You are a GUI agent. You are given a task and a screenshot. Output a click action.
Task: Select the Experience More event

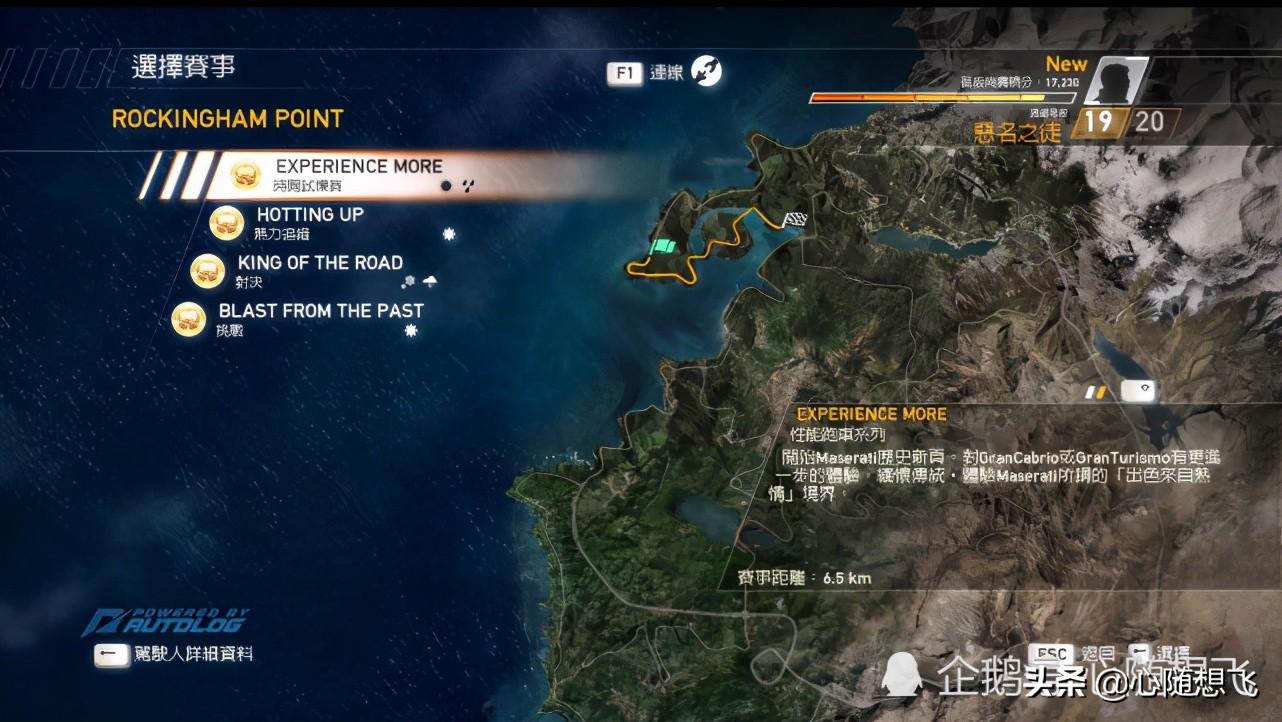coord(358,174)
